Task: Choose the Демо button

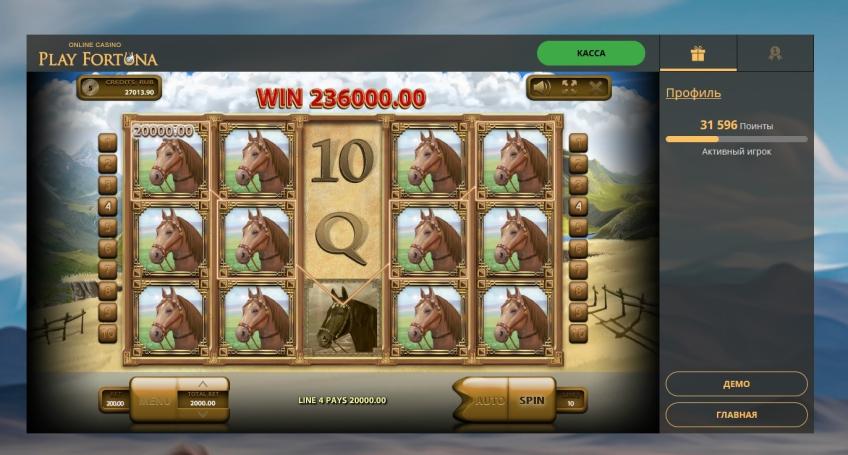Action: (736, 384)
